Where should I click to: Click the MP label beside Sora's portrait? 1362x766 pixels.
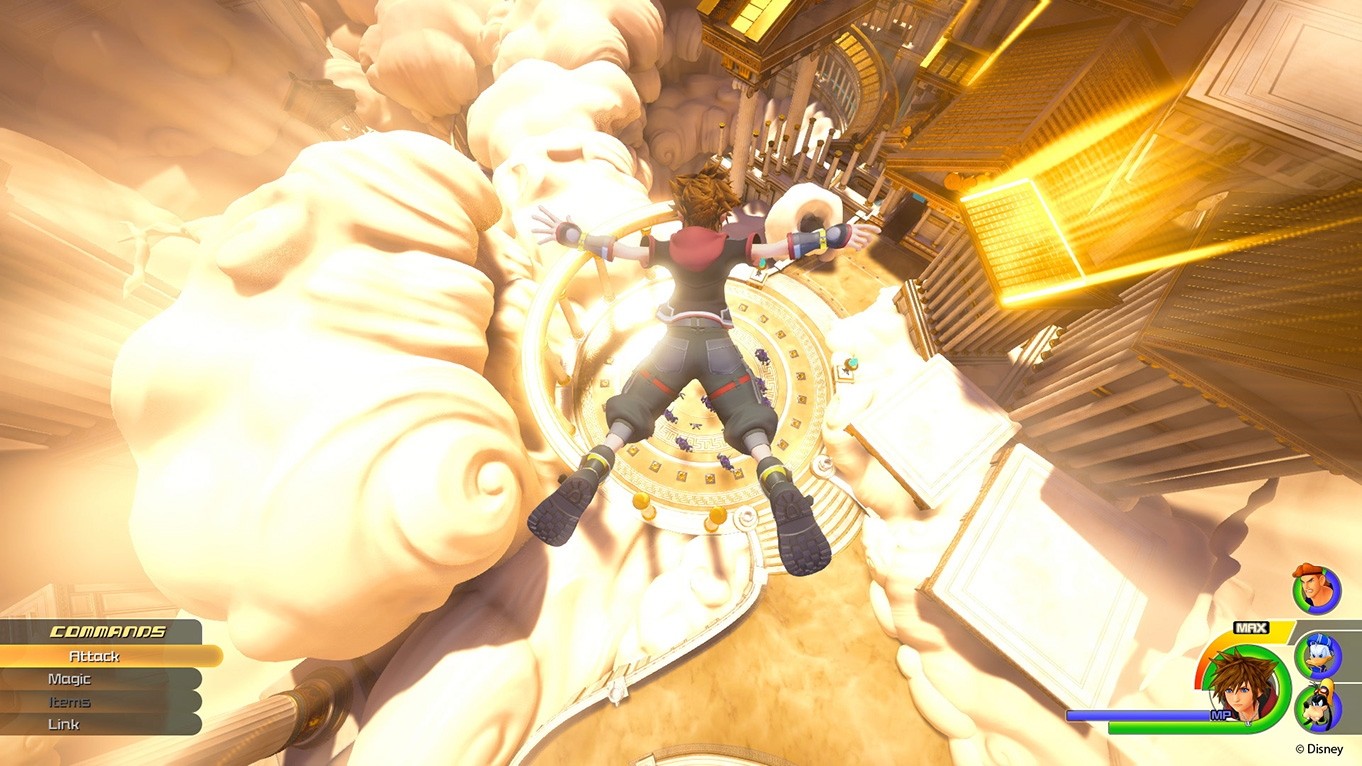(1220, 714)
